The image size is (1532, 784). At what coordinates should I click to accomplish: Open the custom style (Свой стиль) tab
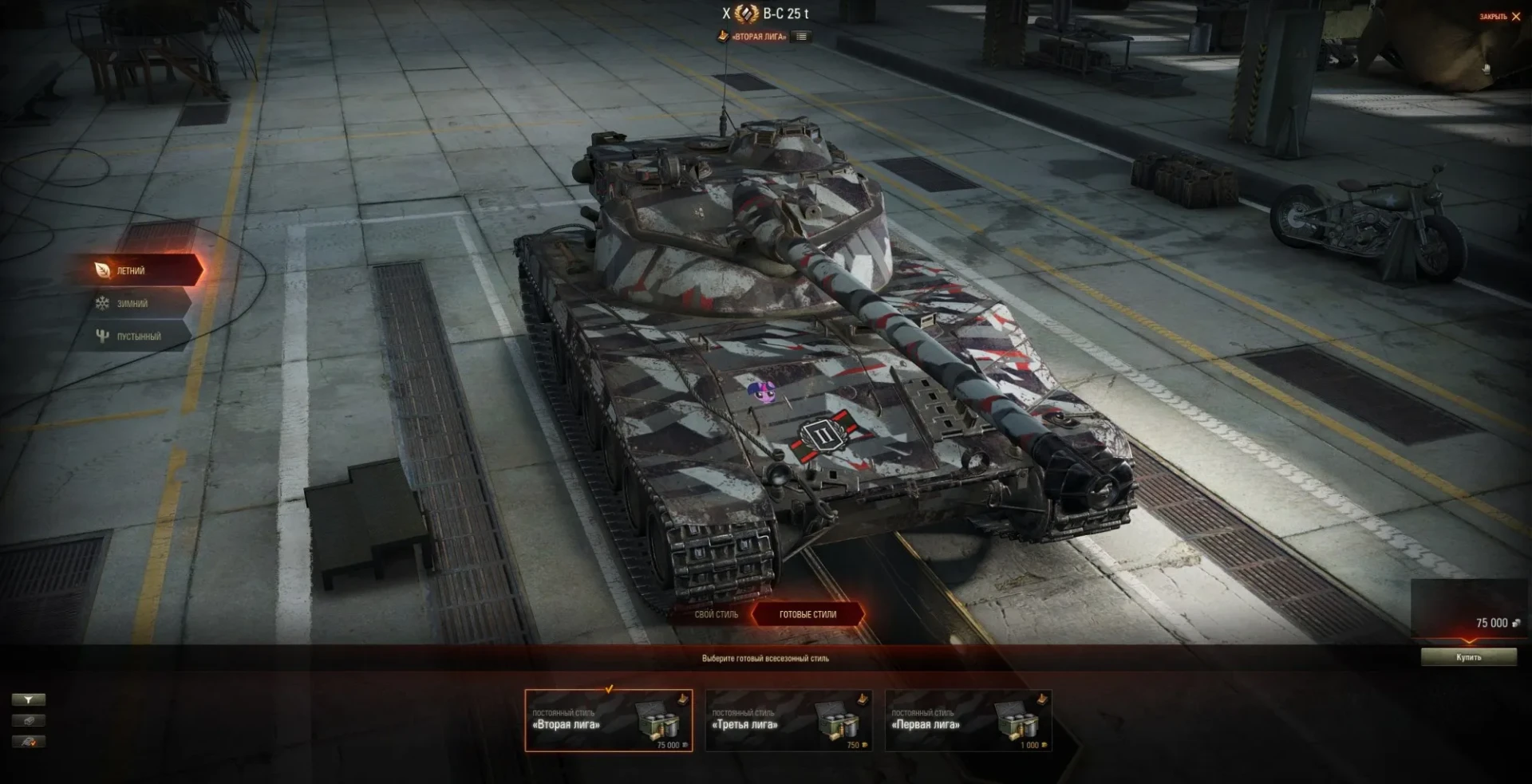[716, 614]
